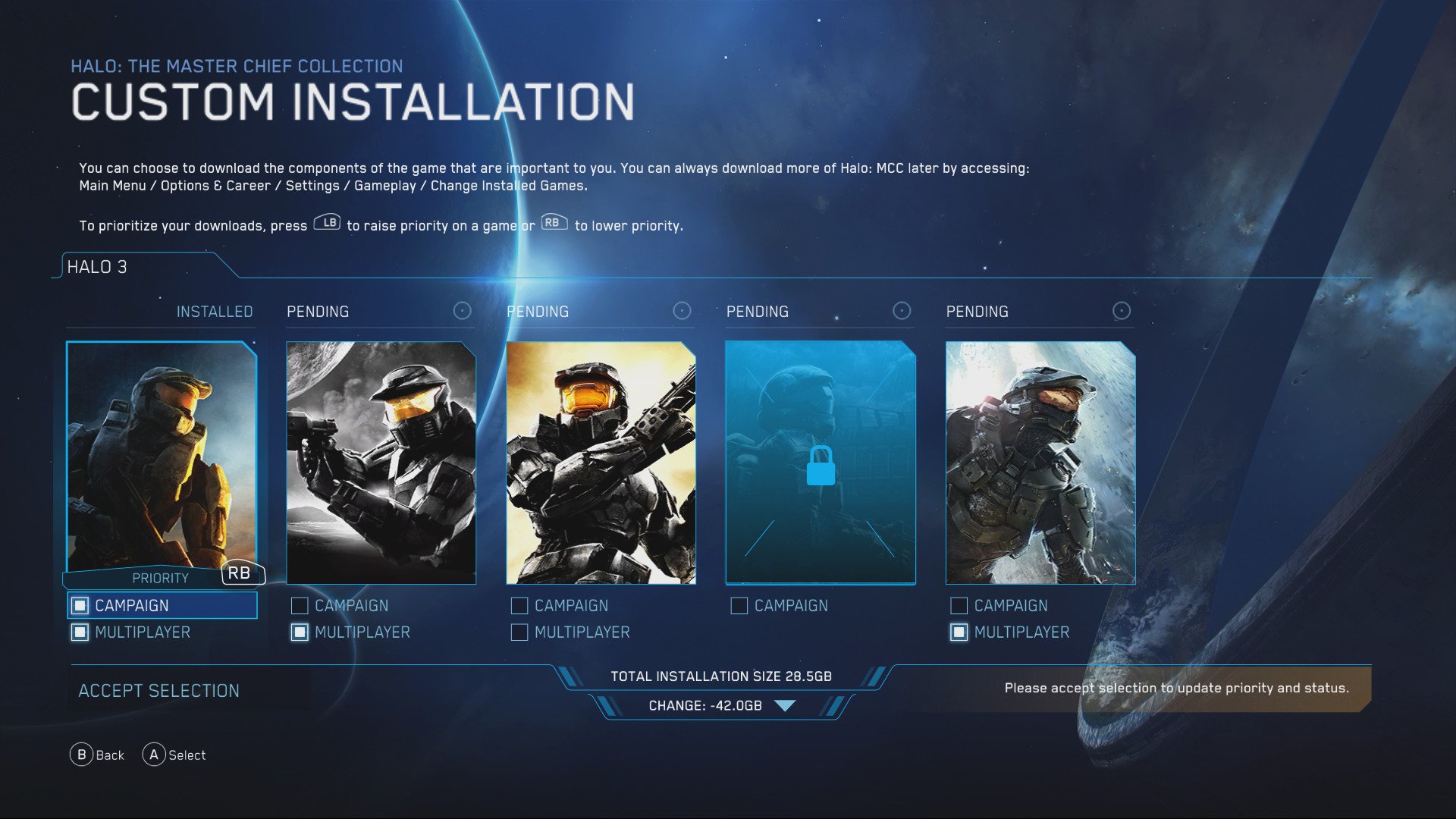This screenshot has height=819, width=1456.
Task: Click the B Back controller button icon
Action: coord(80,755)
